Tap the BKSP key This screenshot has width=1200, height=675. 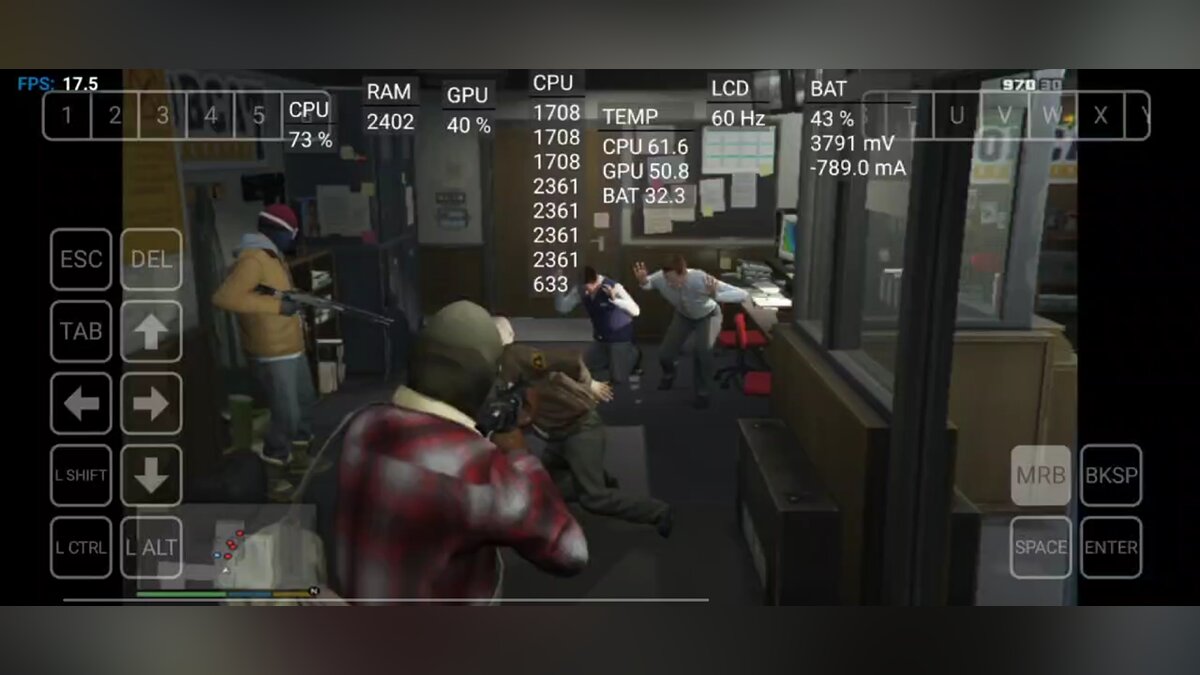[1111, 475]
